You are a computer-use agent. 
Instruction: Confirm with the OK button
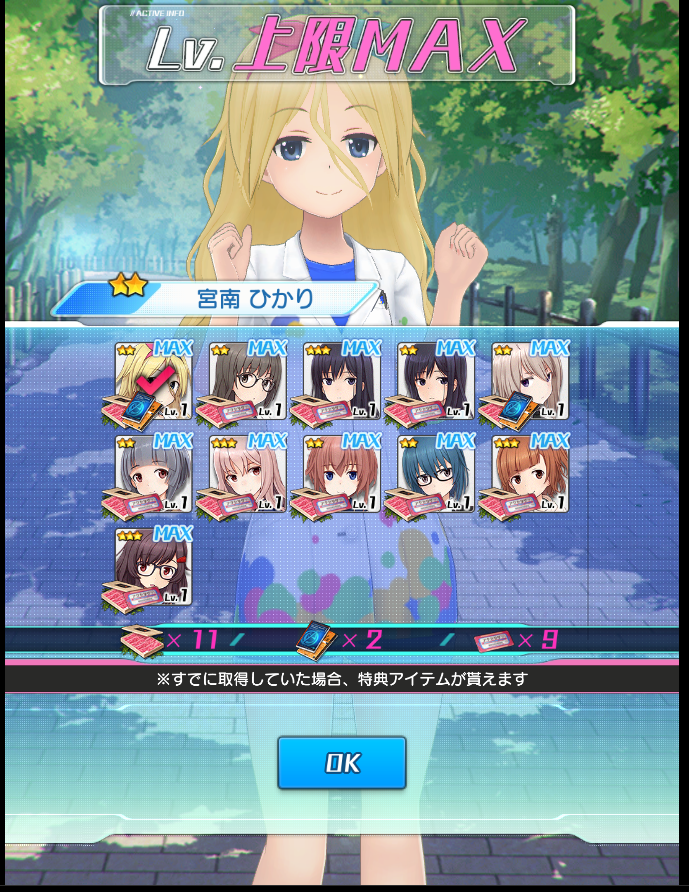coord(341,763)
